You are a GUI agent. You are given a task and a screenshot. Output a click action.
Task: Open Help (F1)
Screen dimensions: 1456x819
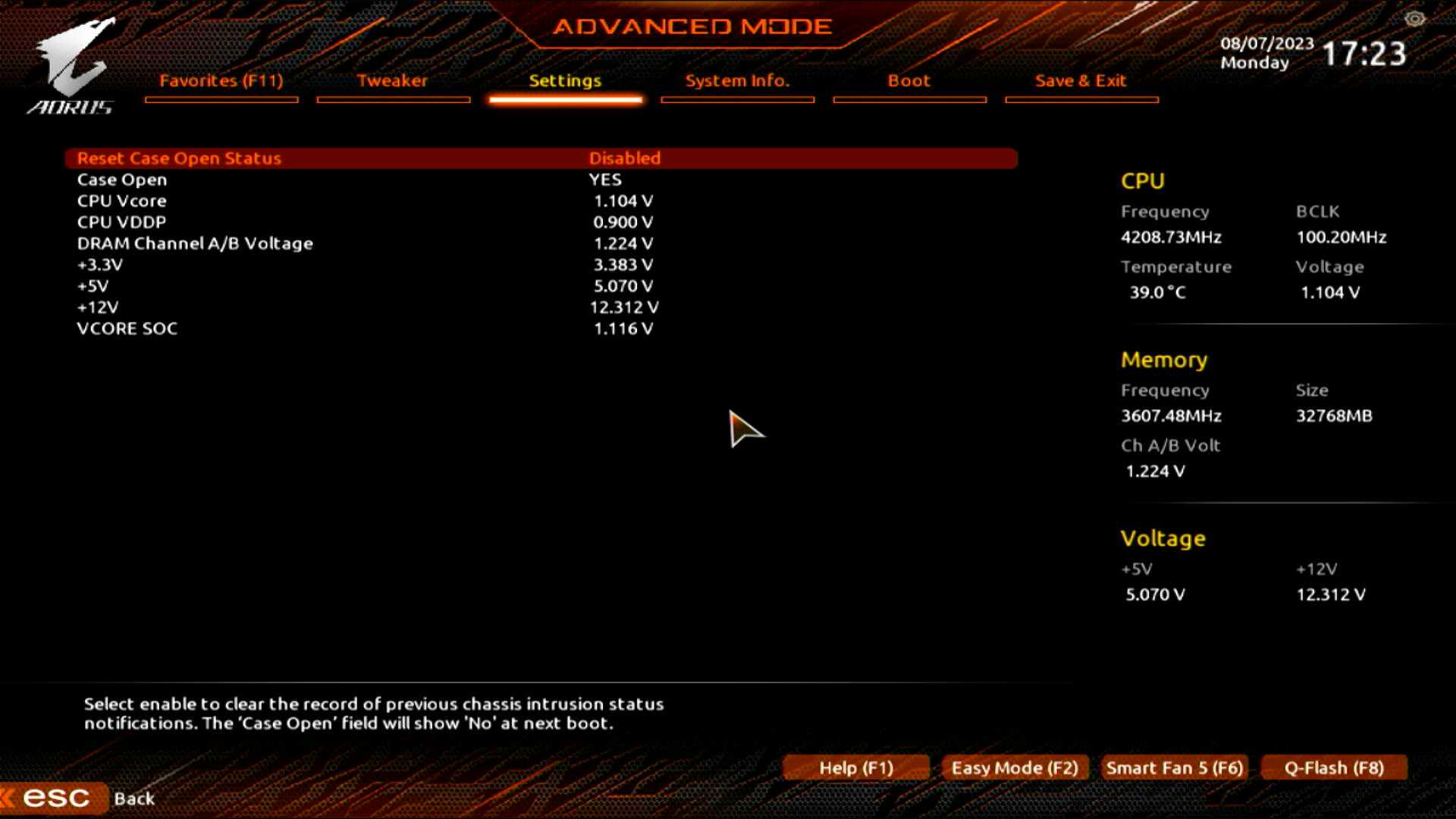(856, 768)
